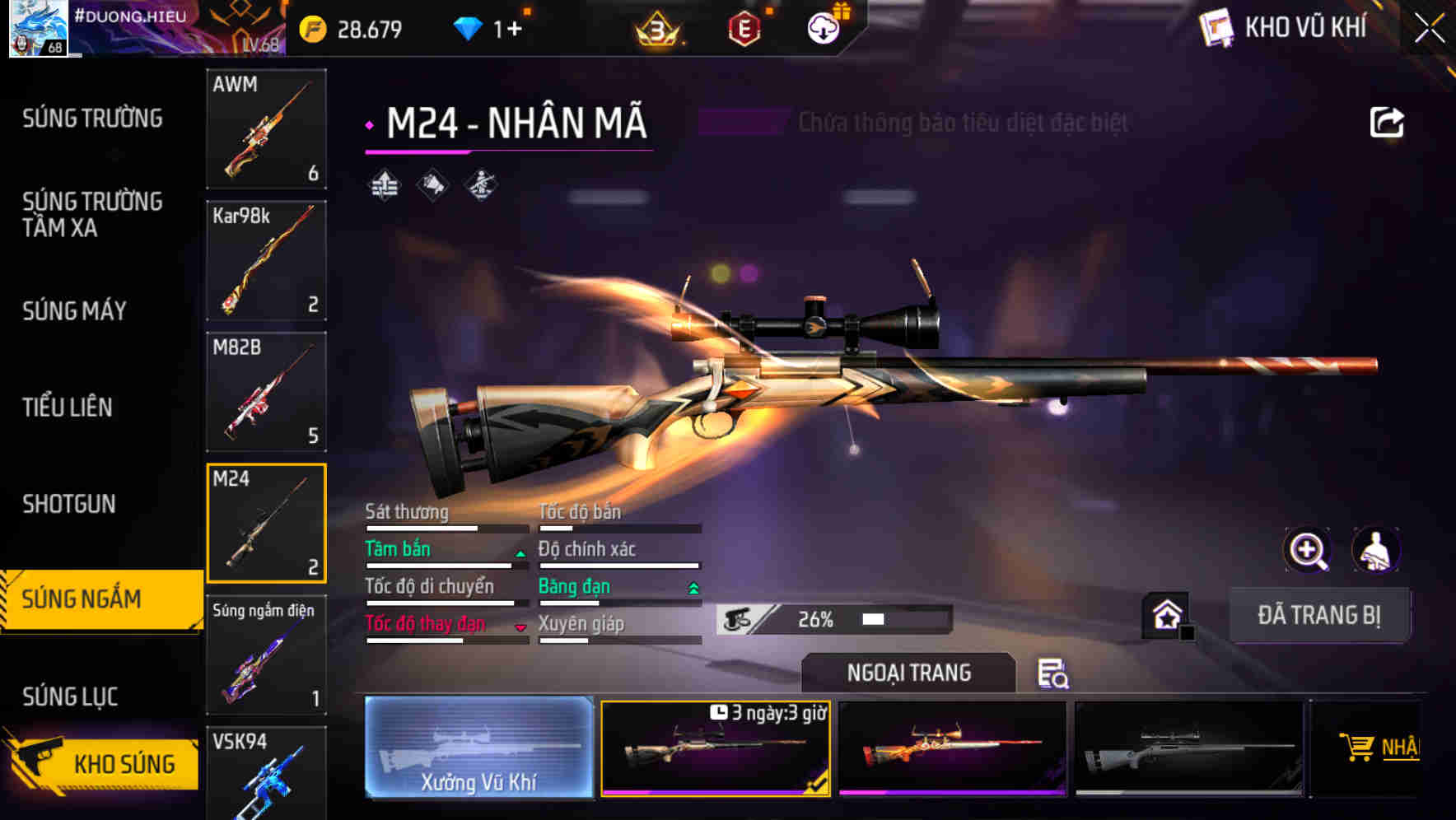Select the magnifier zoom preview icon
The height and width of the screenshot is (820, 1456).
pyautogui.click(x=1308, y=550)
